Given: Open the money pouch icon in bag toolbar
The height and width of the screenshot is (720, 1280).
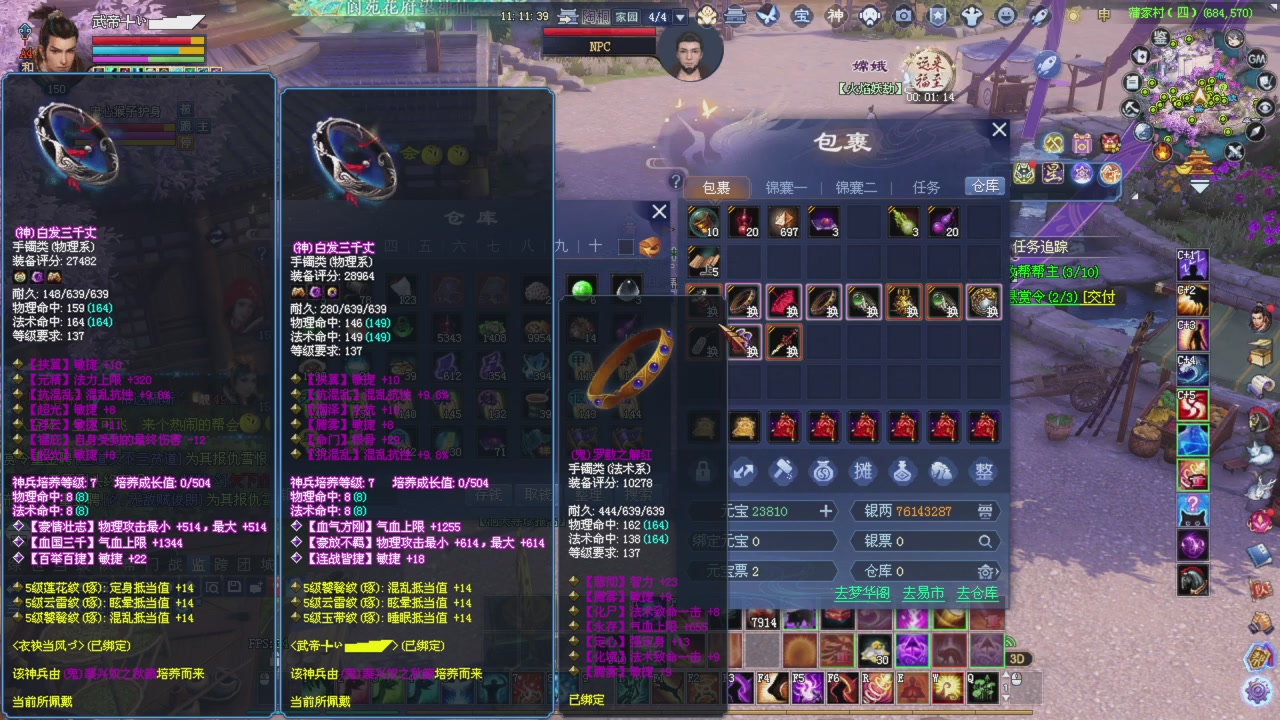Looking at the screenshot, I should click(x=822, y=472).
